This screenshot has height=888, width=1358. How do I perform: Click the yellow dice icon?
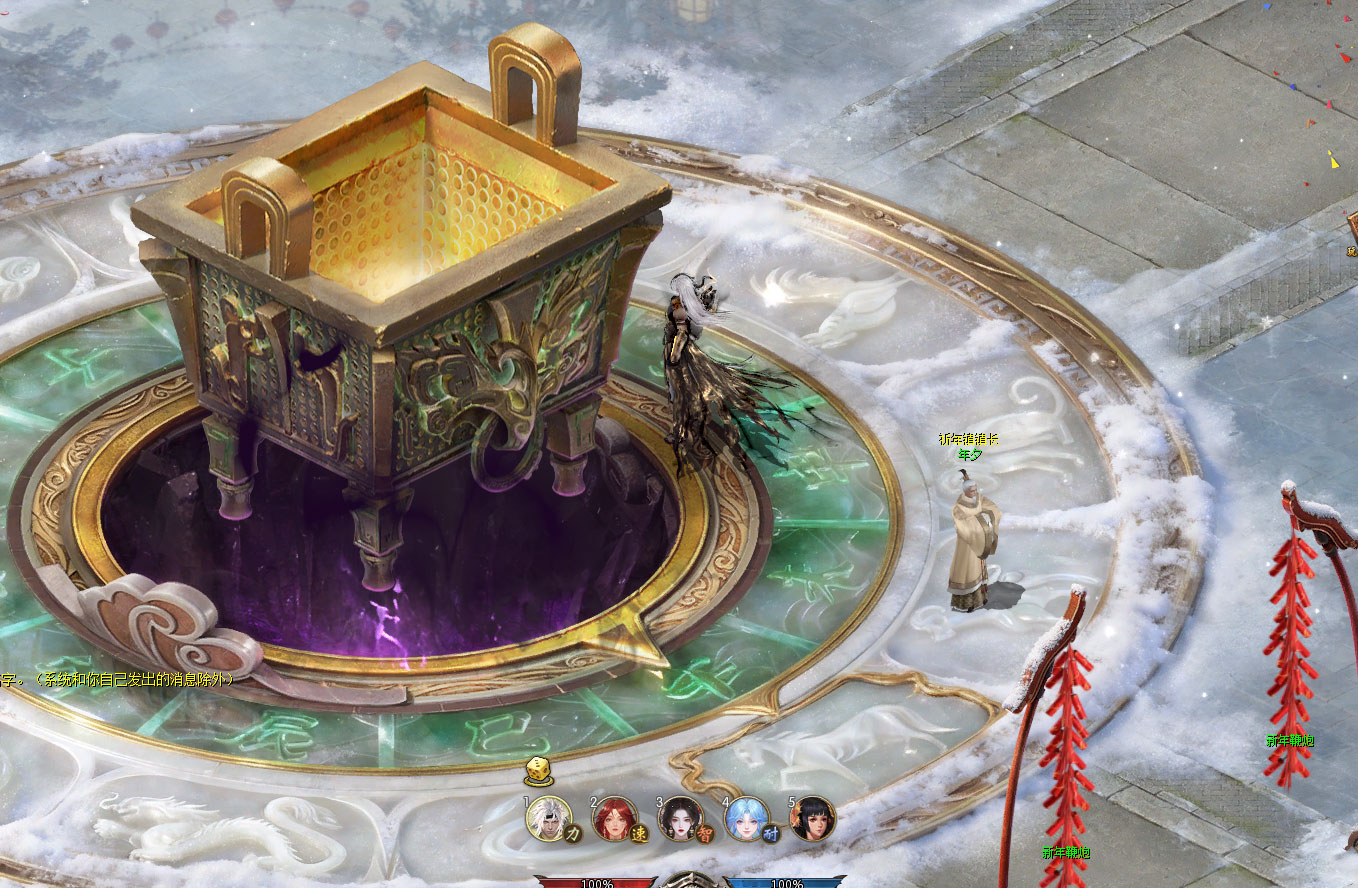[x=537, y=772]
